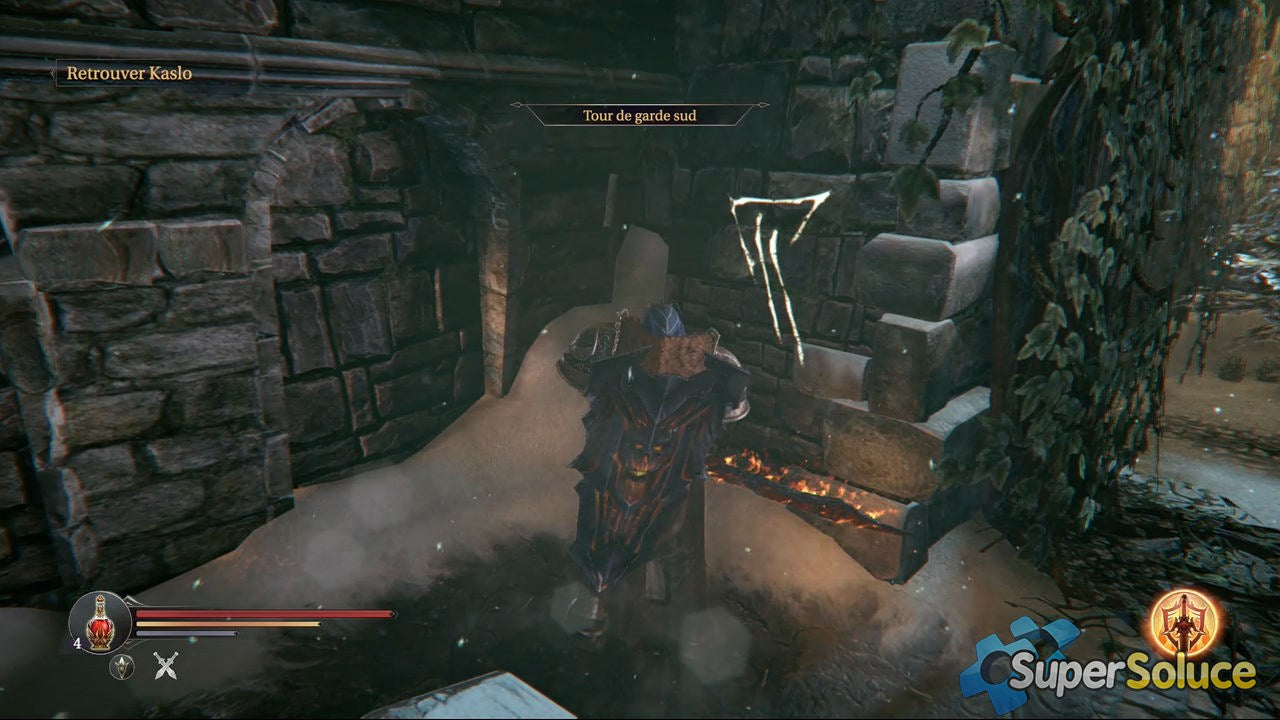1280x720 pixels.
Task: Select the Tour de garde sud banner
Action: click(640, 115)
